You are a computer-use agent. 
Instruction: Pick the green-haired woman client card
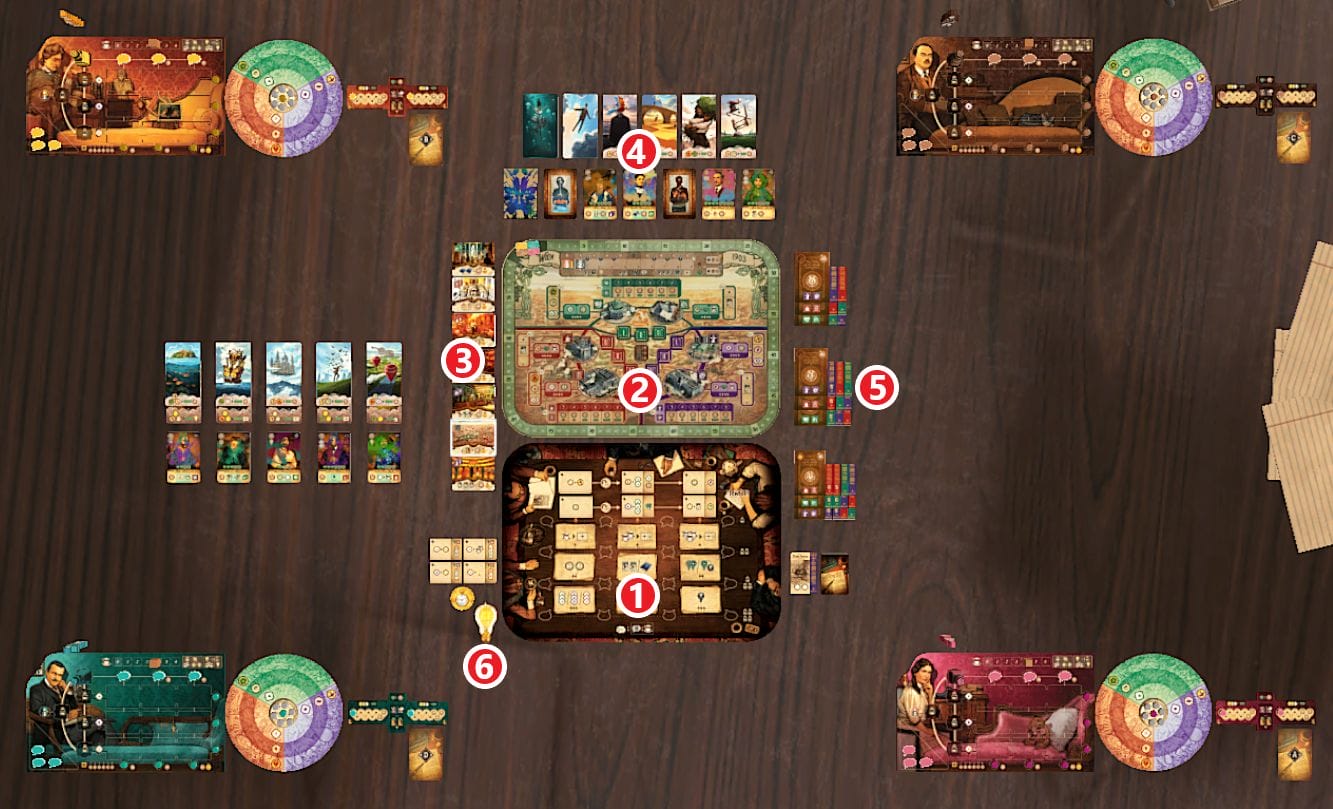tap(758, 193)
